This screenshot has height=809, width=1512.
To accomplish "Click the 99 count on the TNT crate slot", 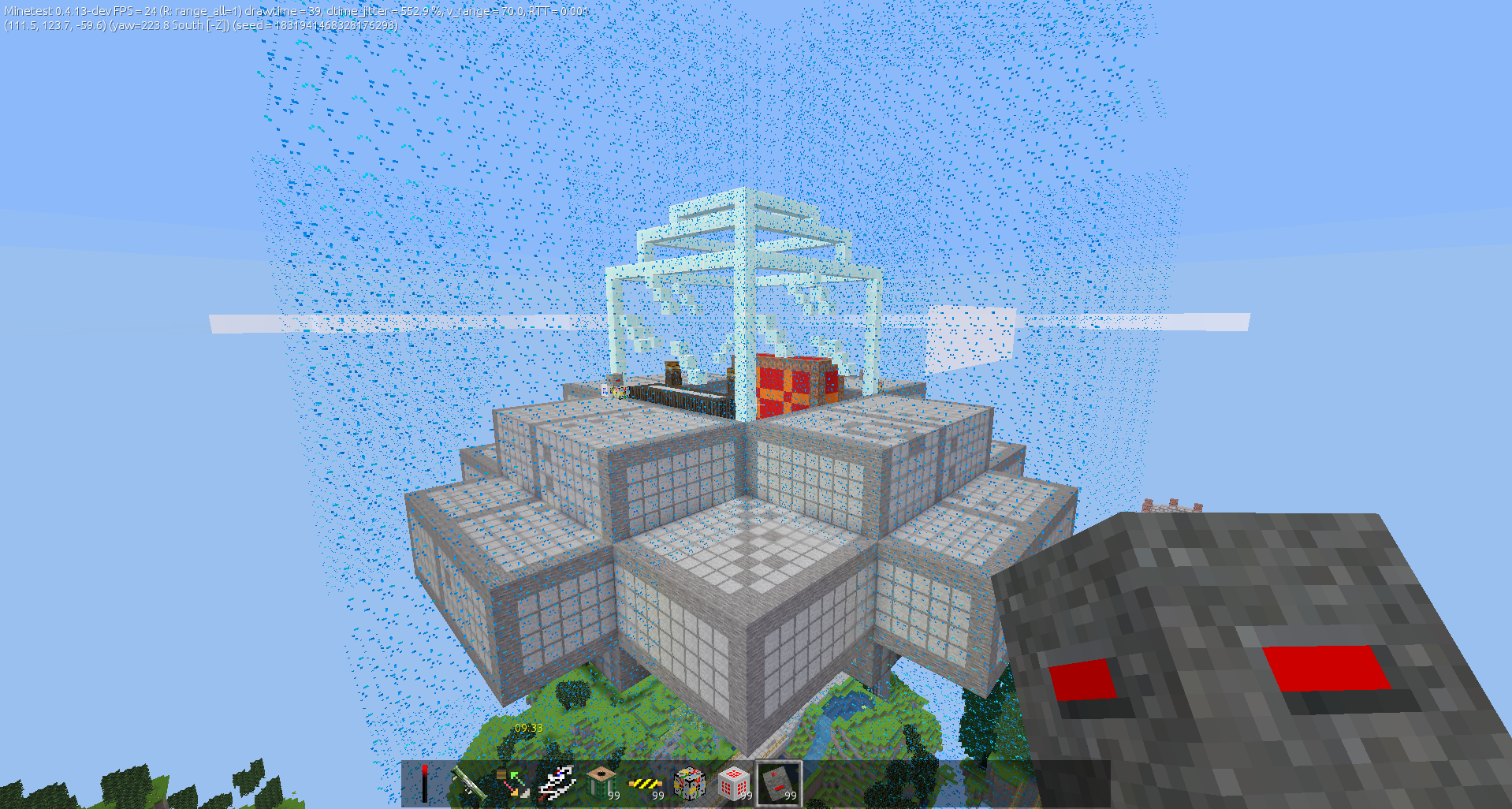I will coord(613,795).
